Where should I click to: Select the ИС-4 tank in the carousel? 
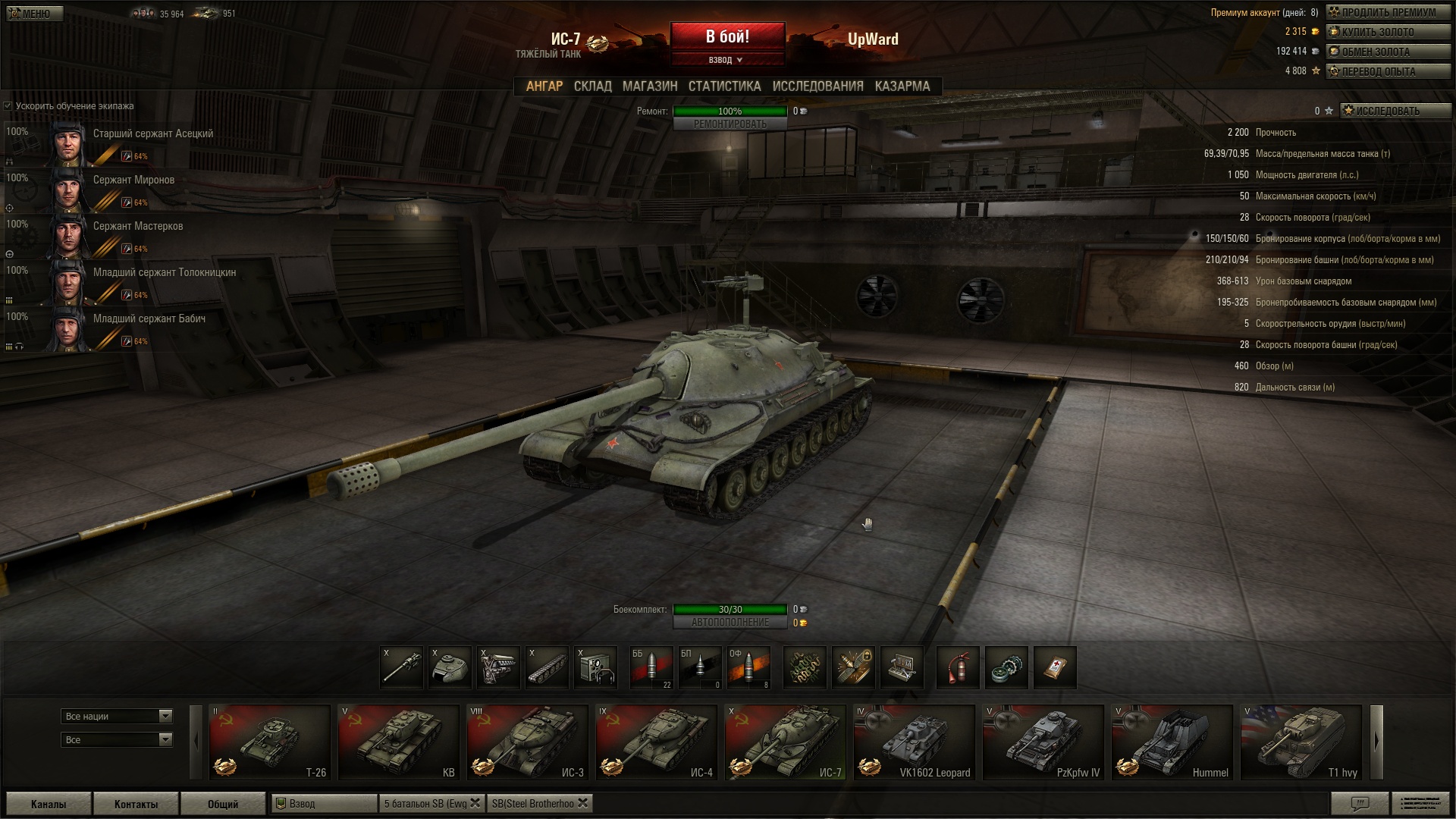point(656,742)
